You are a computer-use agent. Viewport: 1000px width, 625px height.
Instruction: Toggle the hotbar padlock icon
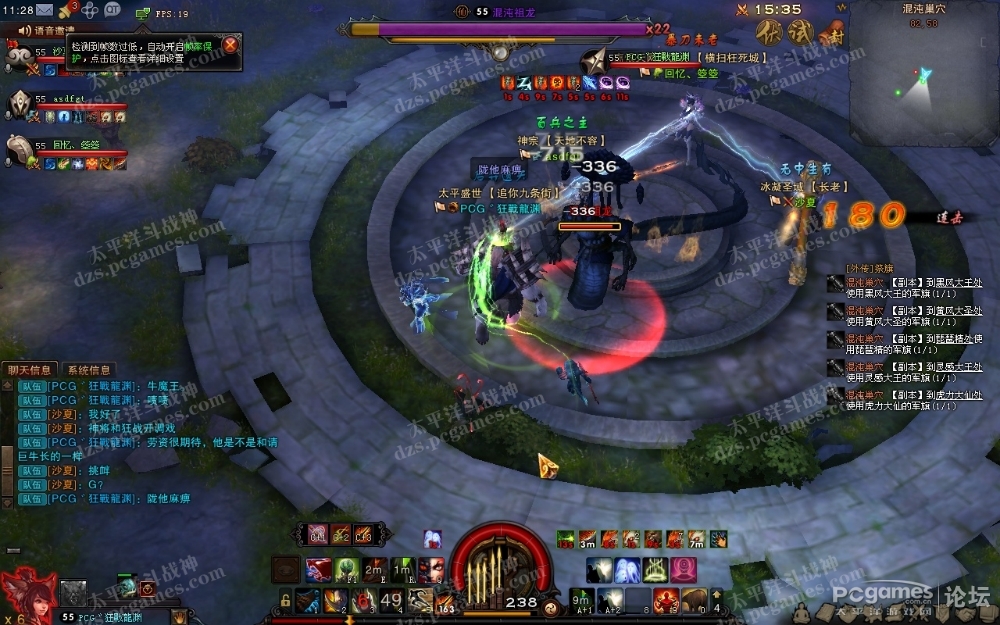coord(286,601)
